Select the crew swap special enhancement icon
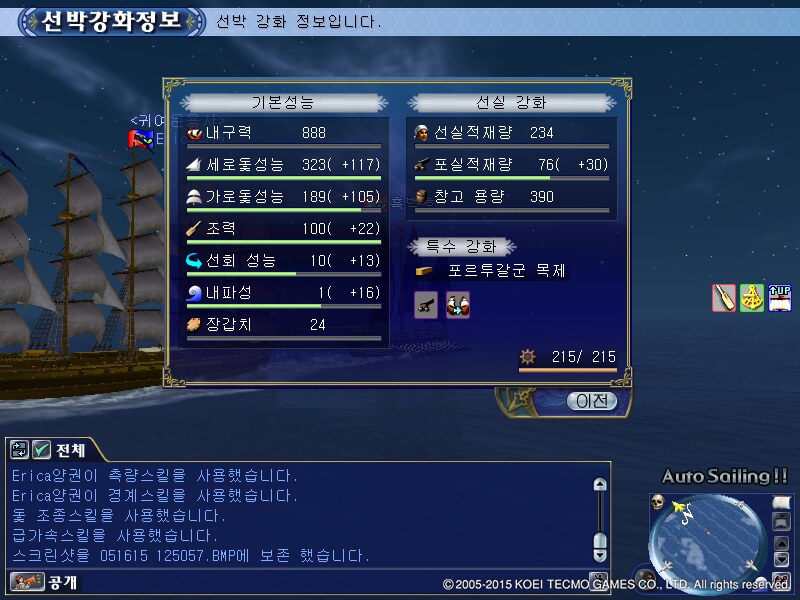The image size is (800, 600). 458,305
